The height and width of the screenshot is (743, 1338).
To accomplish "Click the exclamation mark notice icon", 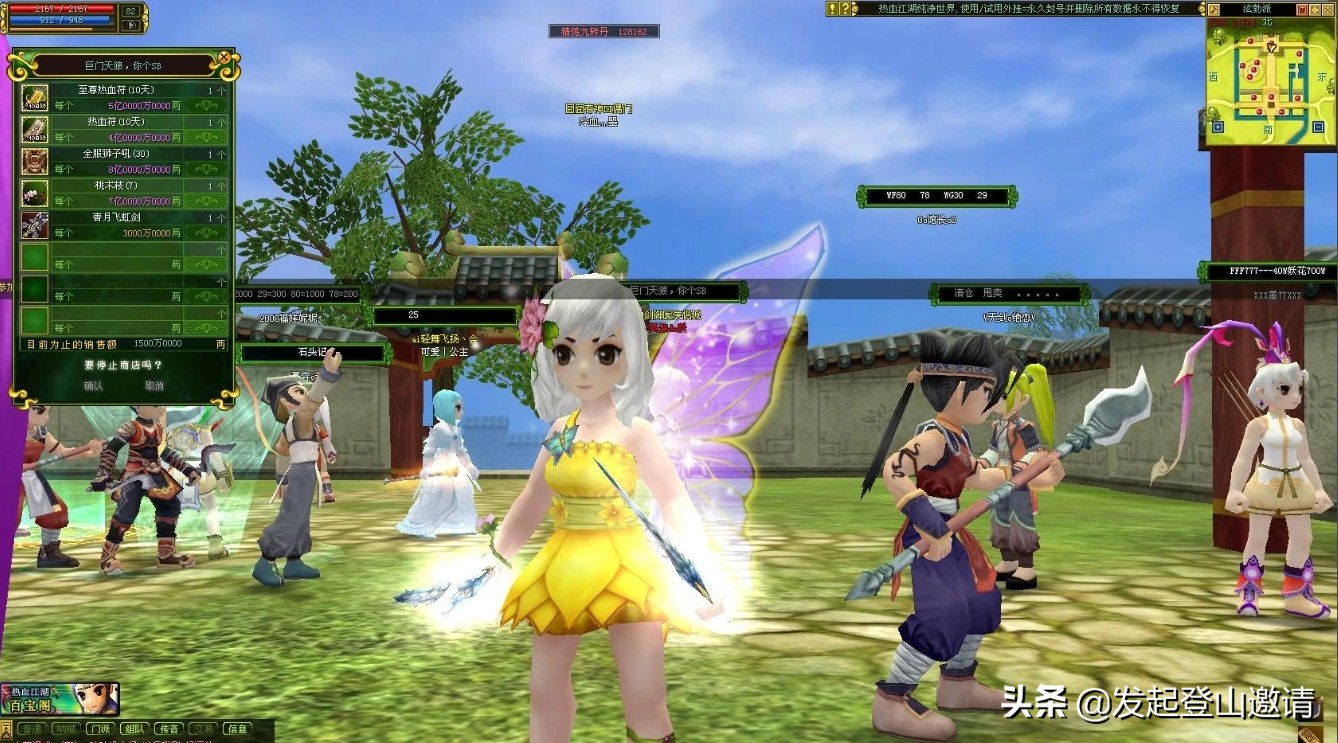I will 832,9.
